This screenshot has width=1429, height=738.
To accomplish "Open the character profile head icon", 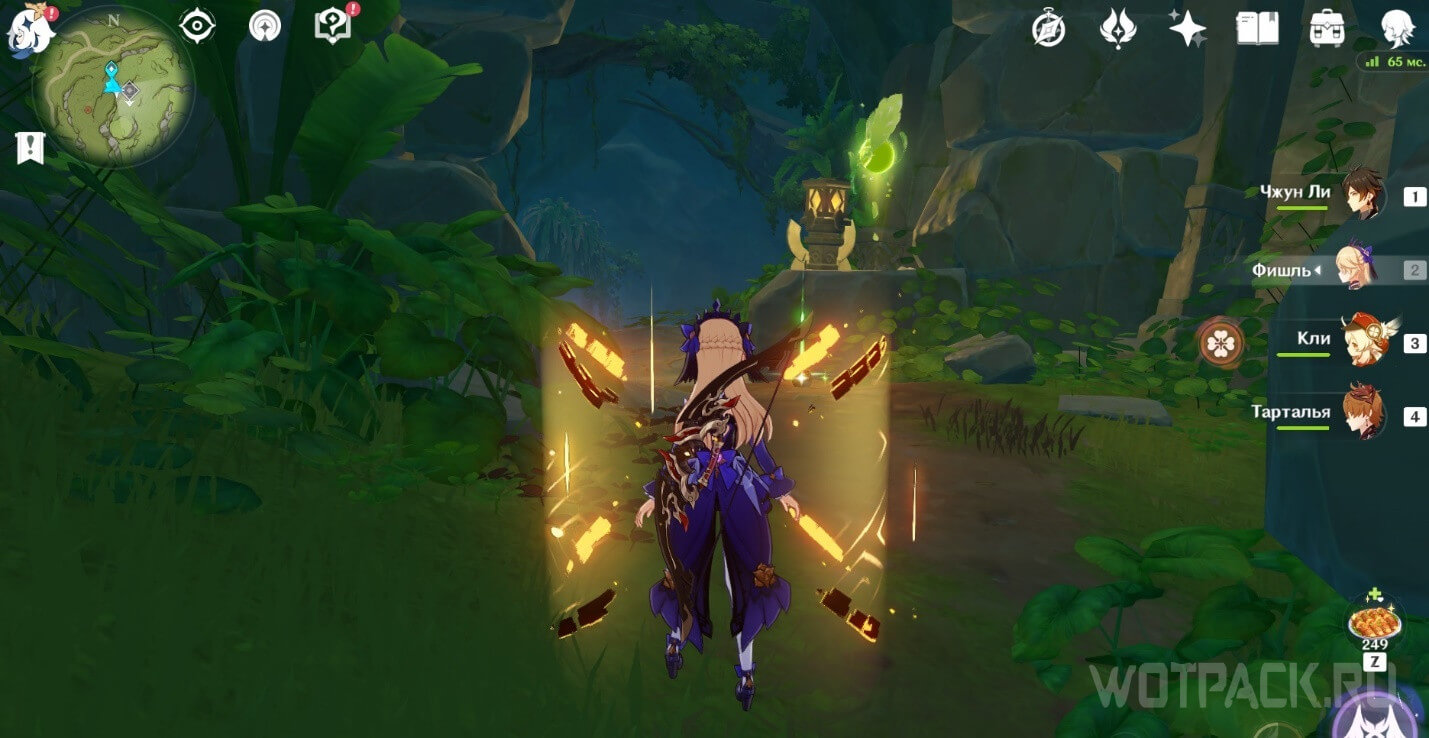I will pos(1397,28).
